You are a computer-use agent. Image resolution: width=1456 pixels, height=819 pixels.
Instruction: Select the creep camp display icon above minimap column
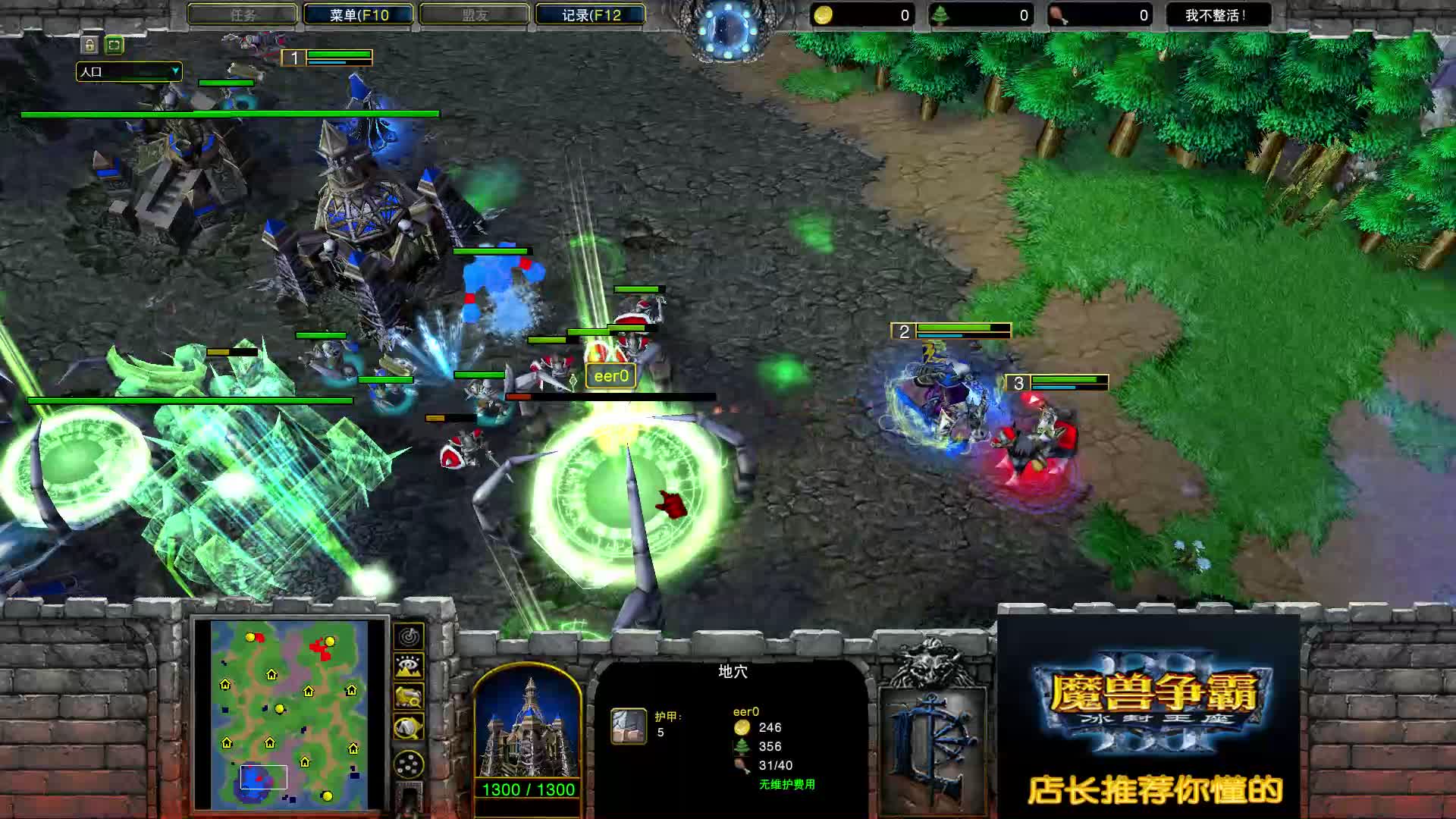pyautogui.click(x=408, y=698)
